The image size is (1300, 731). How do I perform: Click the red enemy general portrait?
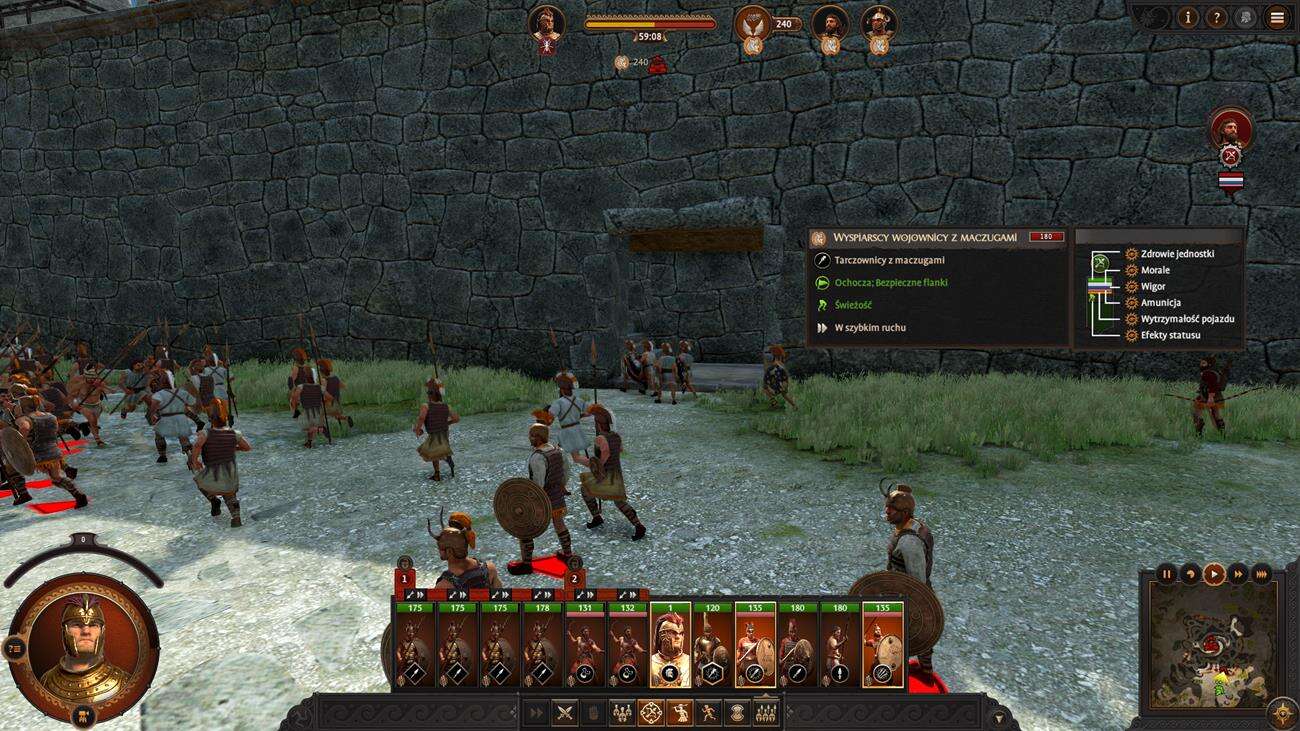pos(1230,129)
